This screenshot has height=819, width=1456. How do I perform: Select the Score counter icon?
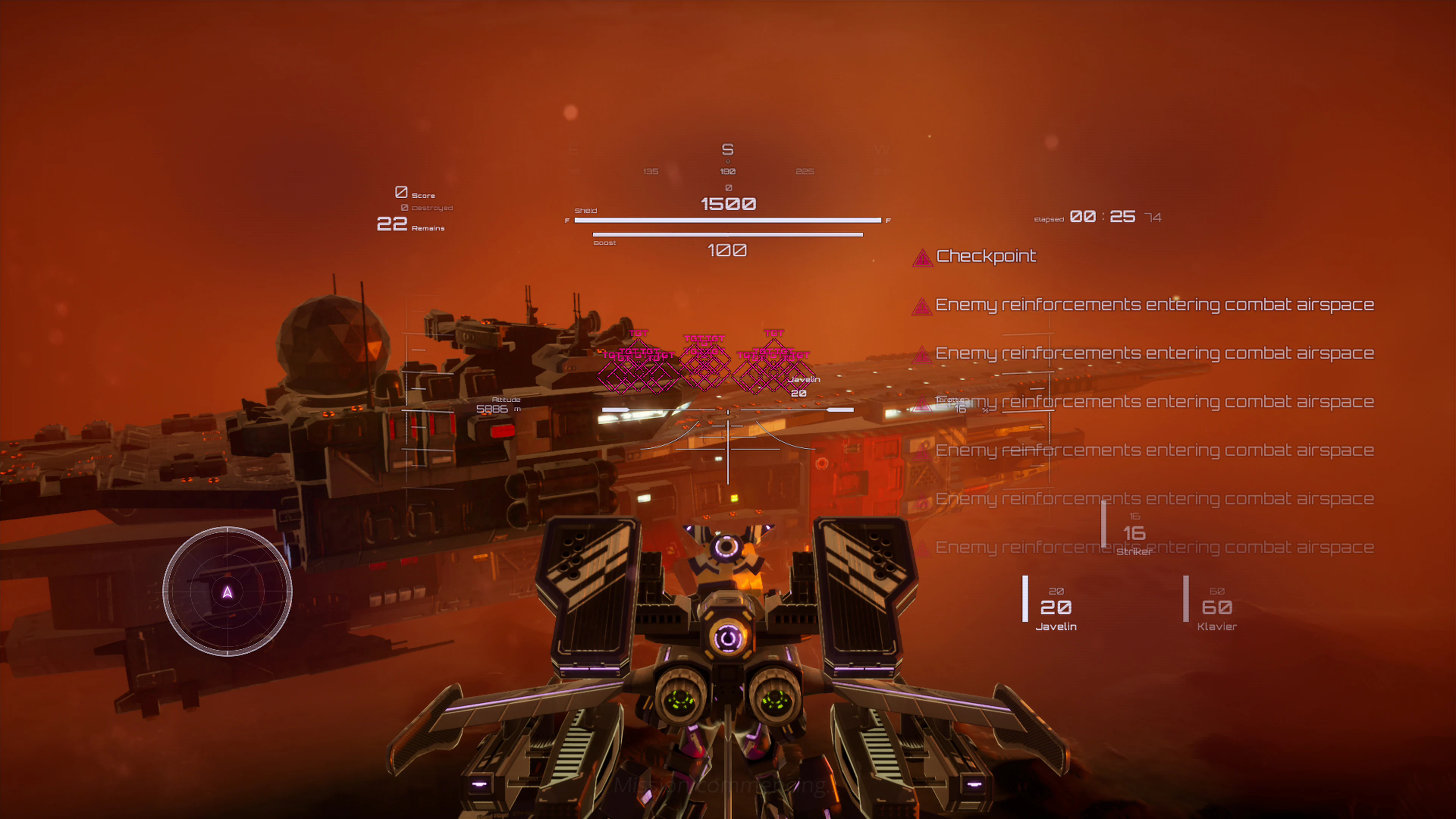(x=401, y=192)
